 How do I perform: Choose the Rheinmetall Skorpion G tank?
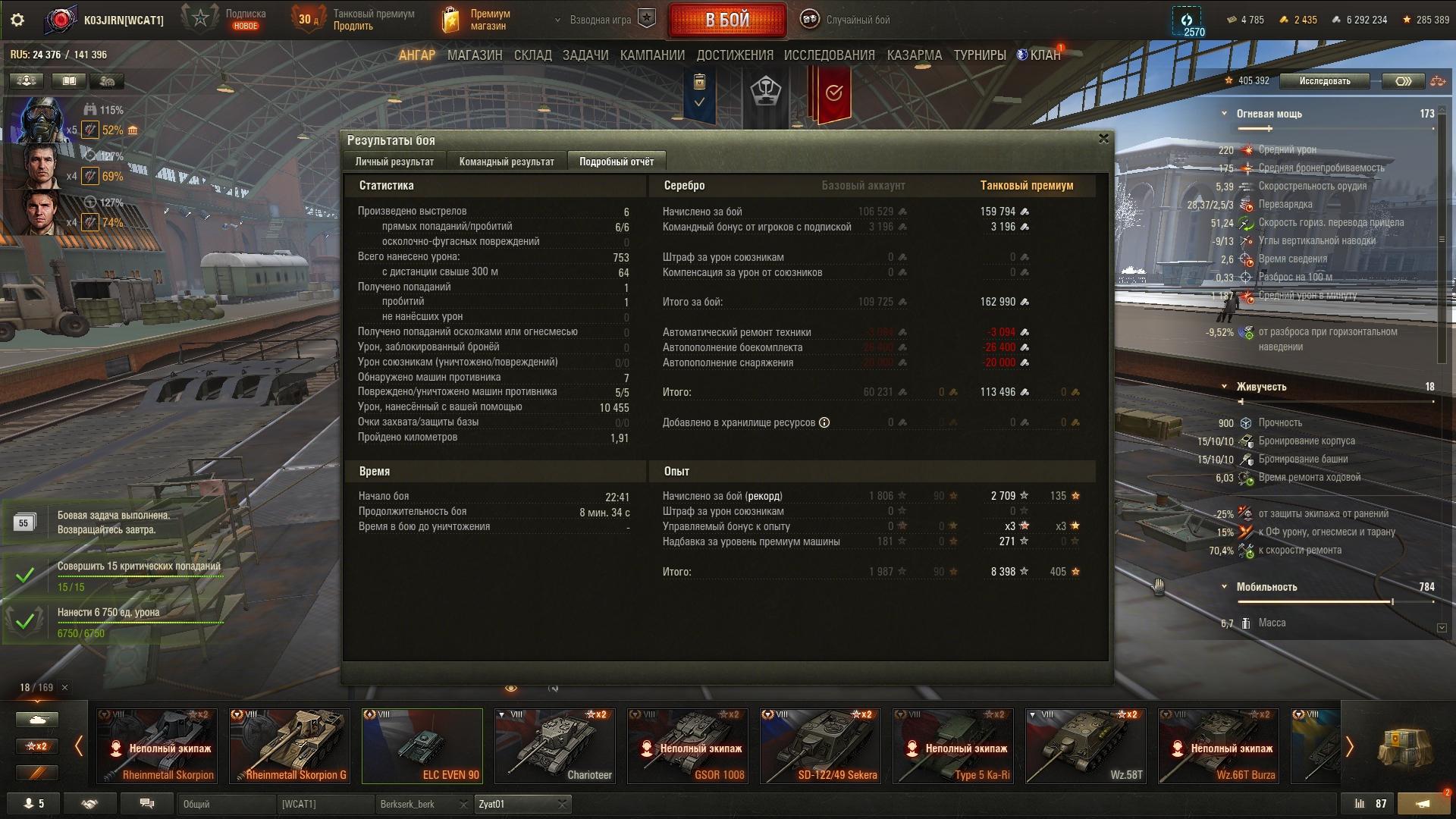290,745
